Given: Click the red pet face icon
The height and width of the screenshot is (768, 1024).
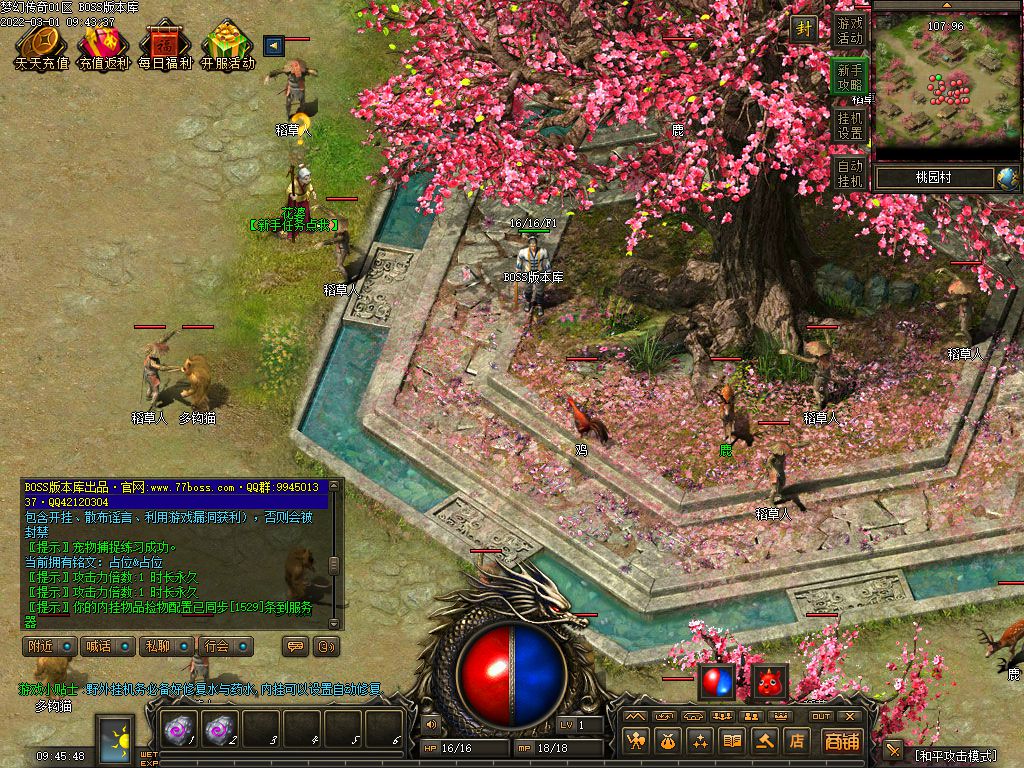Looking at the screenshot, I should coord(769,682).
